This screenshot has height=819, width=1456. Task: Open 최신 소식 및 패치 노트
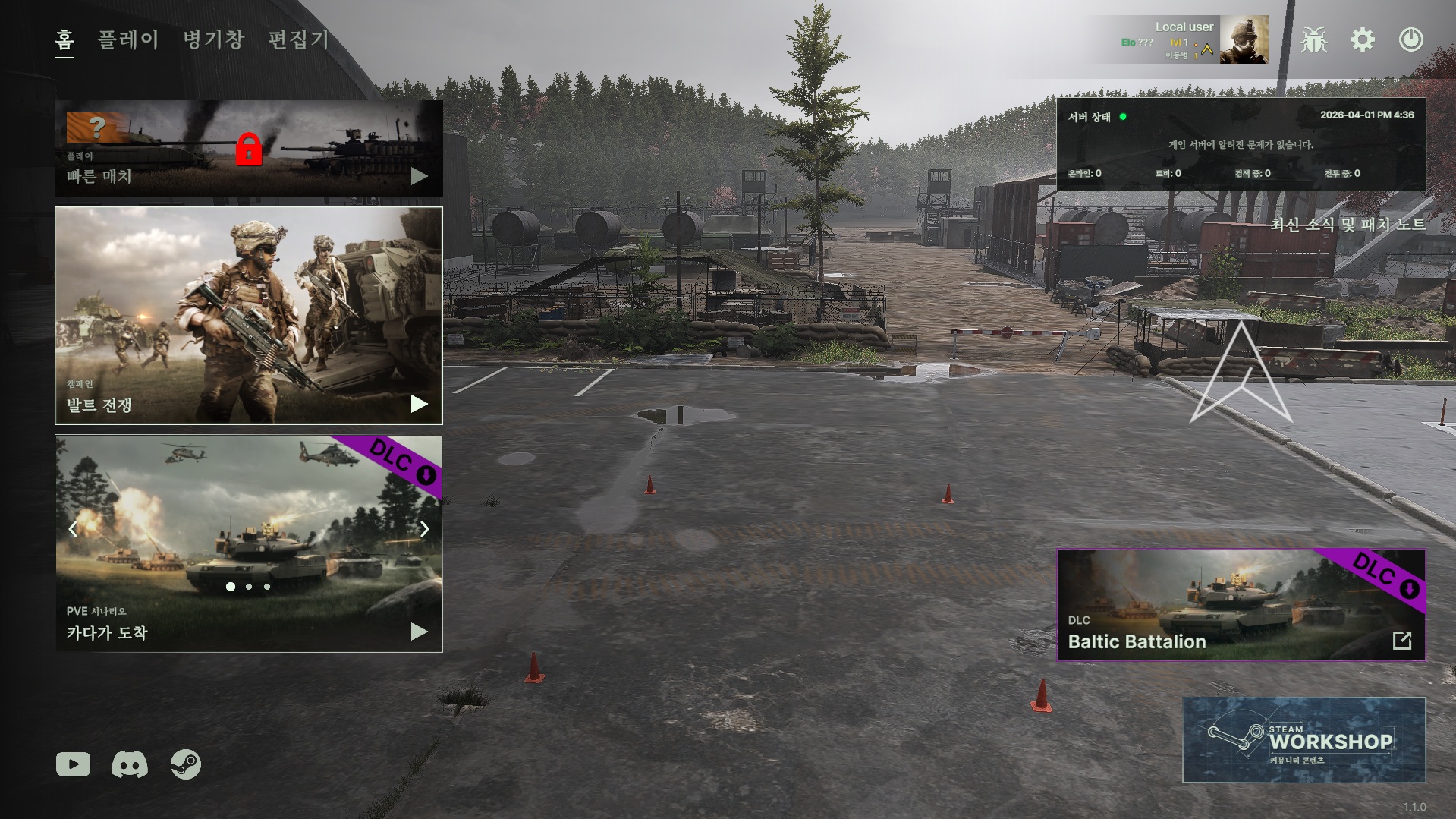(1348, 225)
